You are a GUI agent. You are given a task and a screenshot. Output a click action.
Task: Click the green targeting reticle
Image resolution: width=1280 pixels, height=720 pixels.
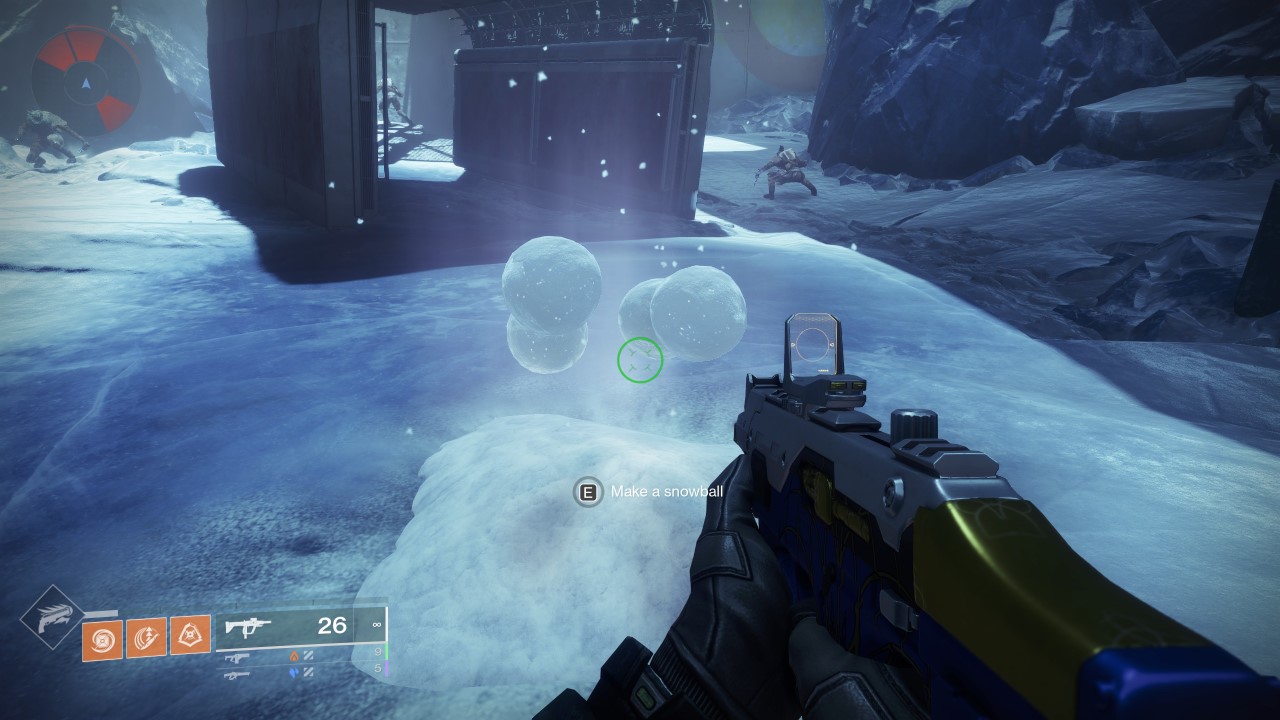(640, 358)
